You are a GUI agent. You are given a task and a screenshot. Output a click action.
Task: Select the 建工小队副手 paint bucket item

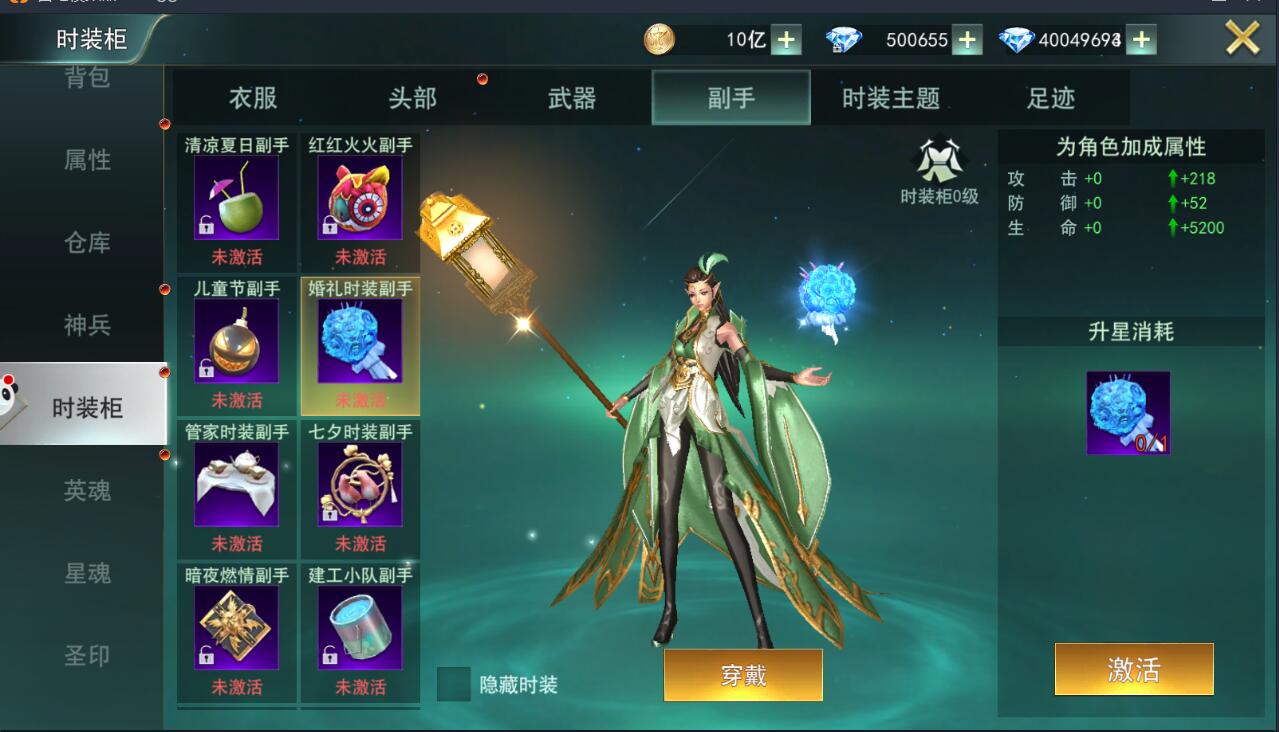[360, 628]
